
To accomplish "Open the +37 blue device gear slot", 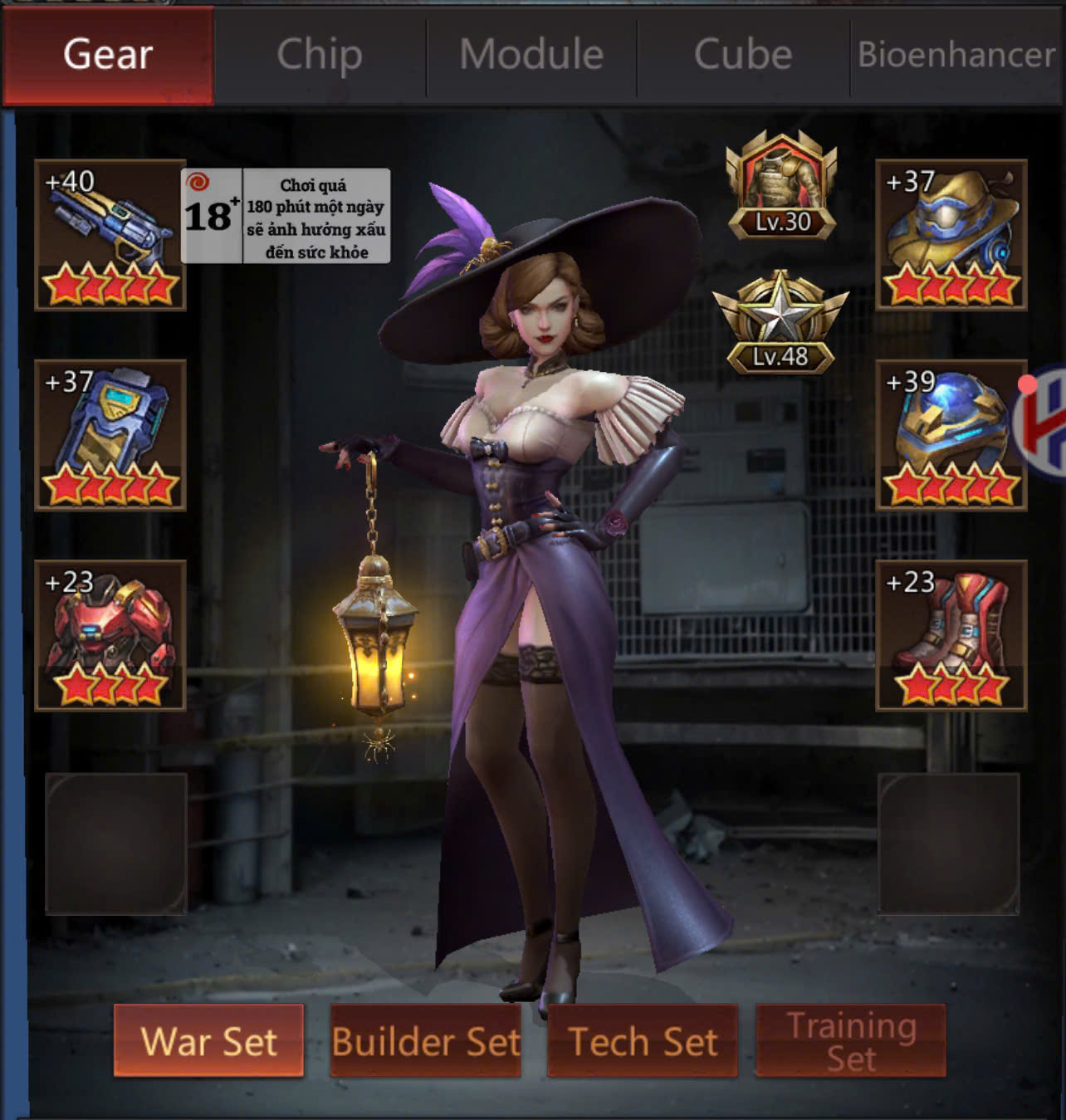I will coord(110,435).
